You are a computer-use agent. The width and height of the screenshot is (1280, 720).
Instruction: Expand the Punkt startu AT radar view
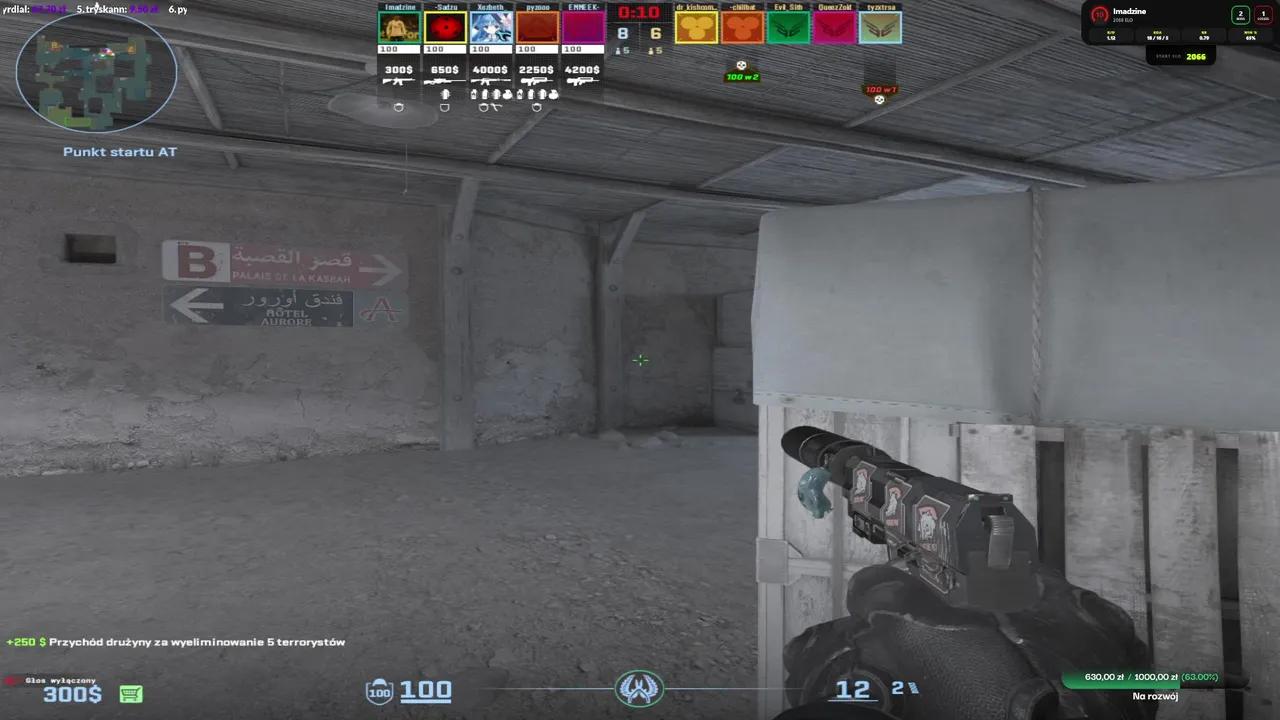click(119, 151)
